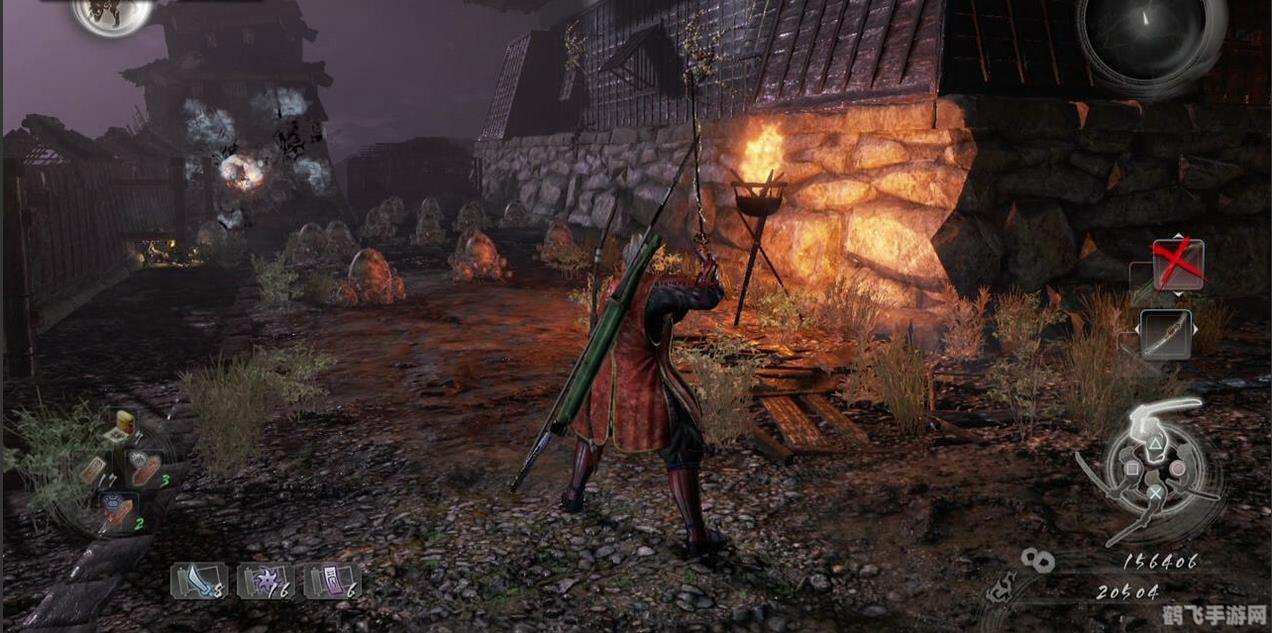Activate the blue blade scroll skill
The width and height of the screenshot is (1272, 633).
coord(199,581)
